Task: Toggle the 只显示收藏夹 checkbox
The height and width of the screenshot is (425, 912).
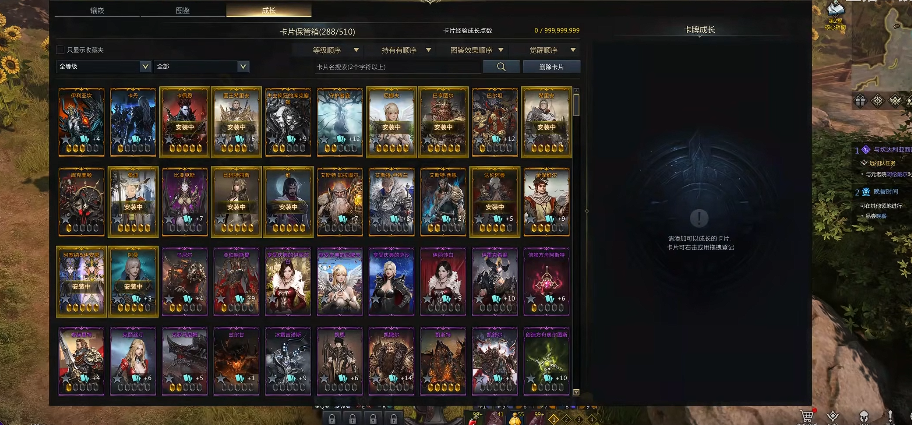Action: (x=60, y=49)
